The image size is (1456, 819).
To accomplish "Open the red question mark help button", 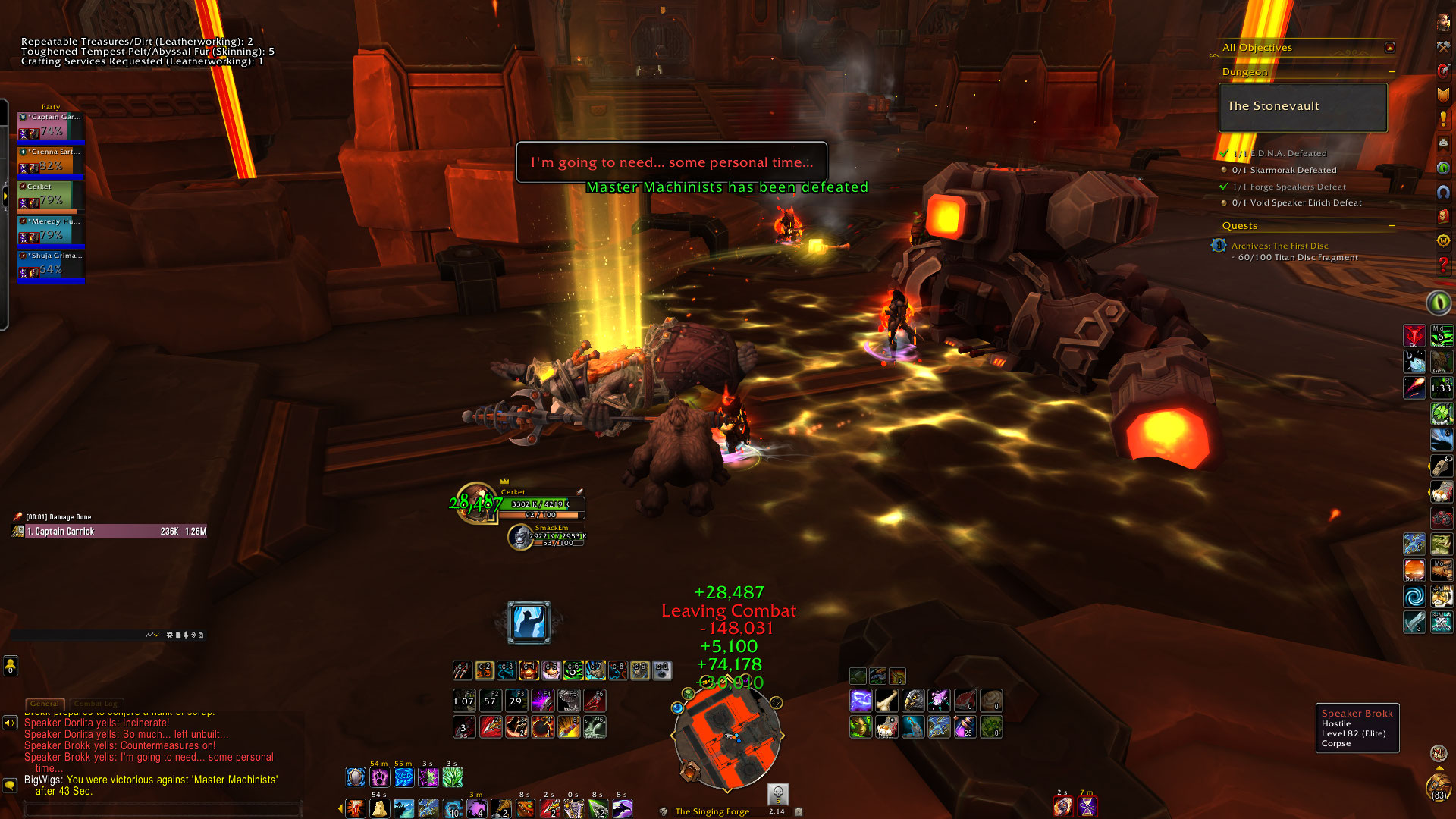I will [1443, 265].
